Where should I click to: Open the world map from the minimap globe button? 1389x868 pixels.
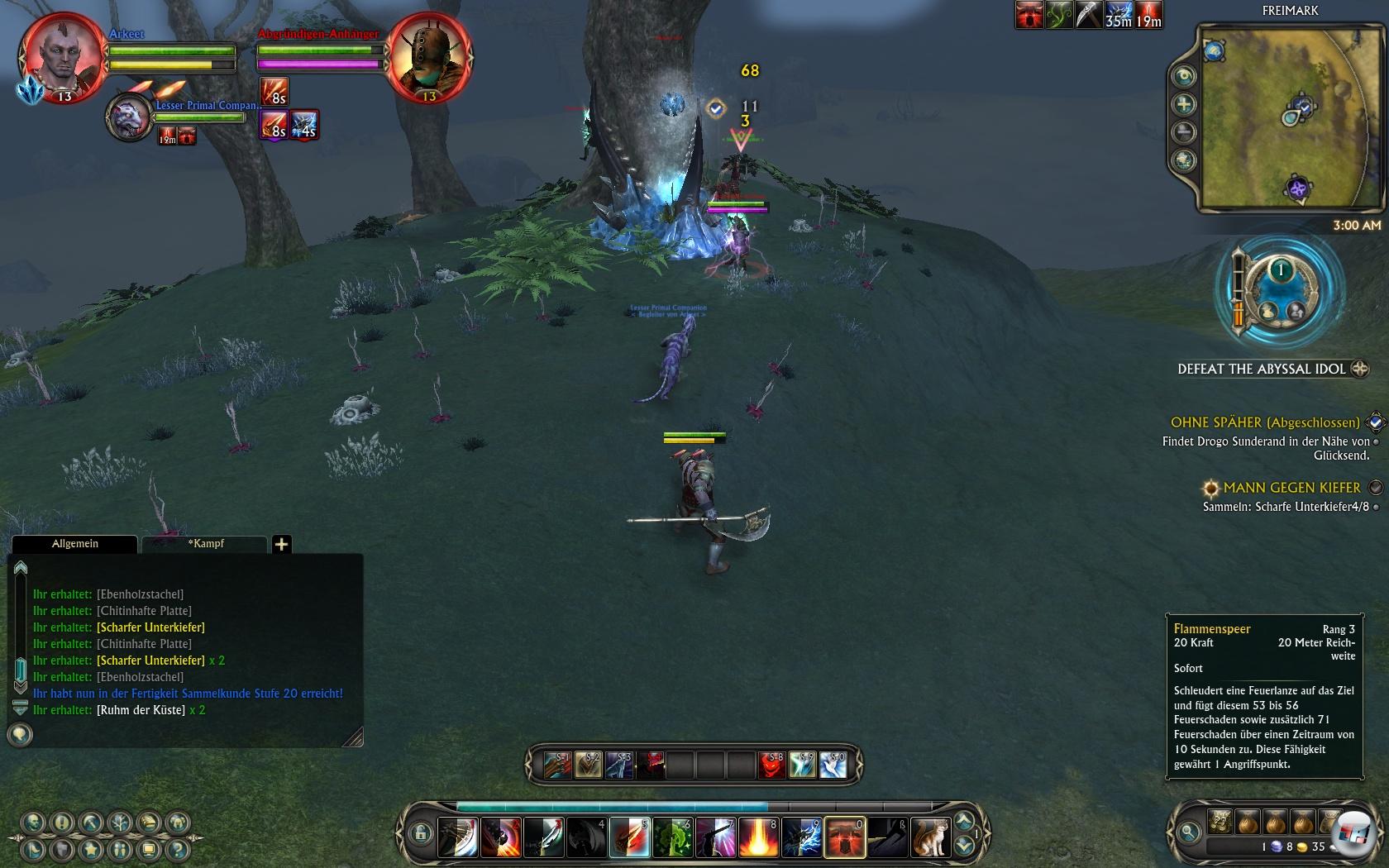[x=1184, y=160]
